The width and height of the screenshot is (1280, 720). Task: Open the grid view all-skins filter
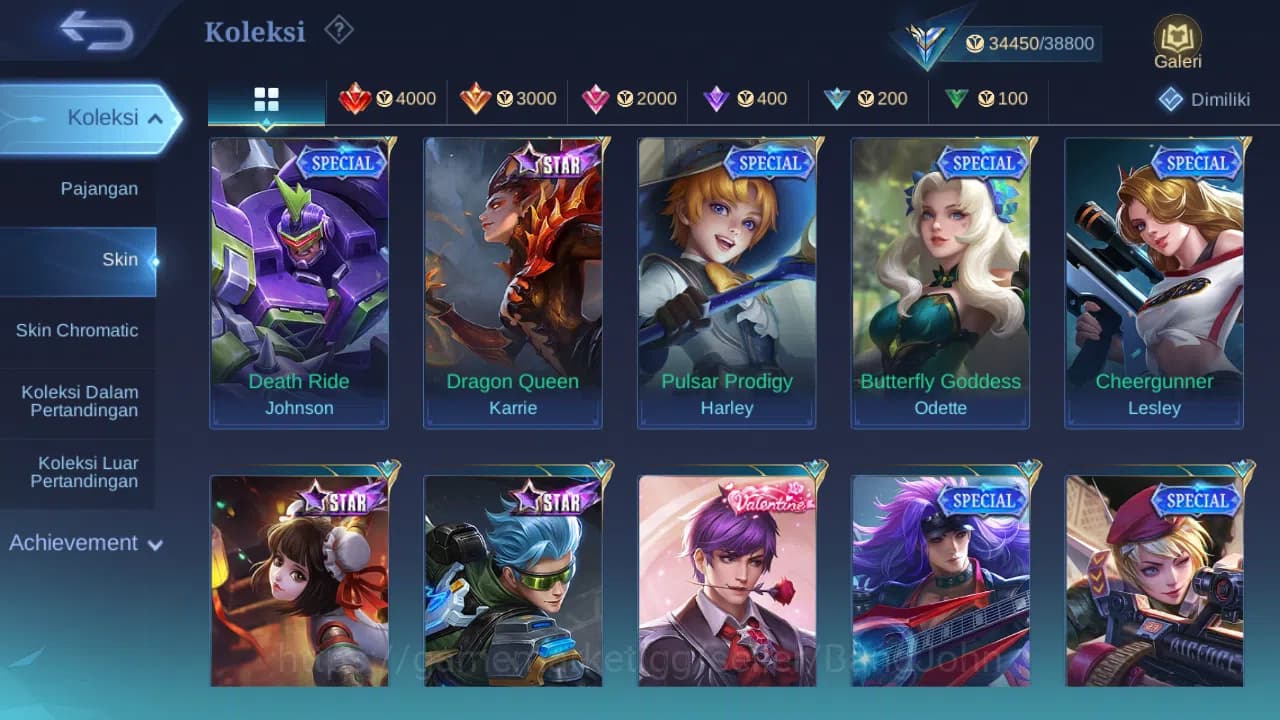click(x=266, y=99)
